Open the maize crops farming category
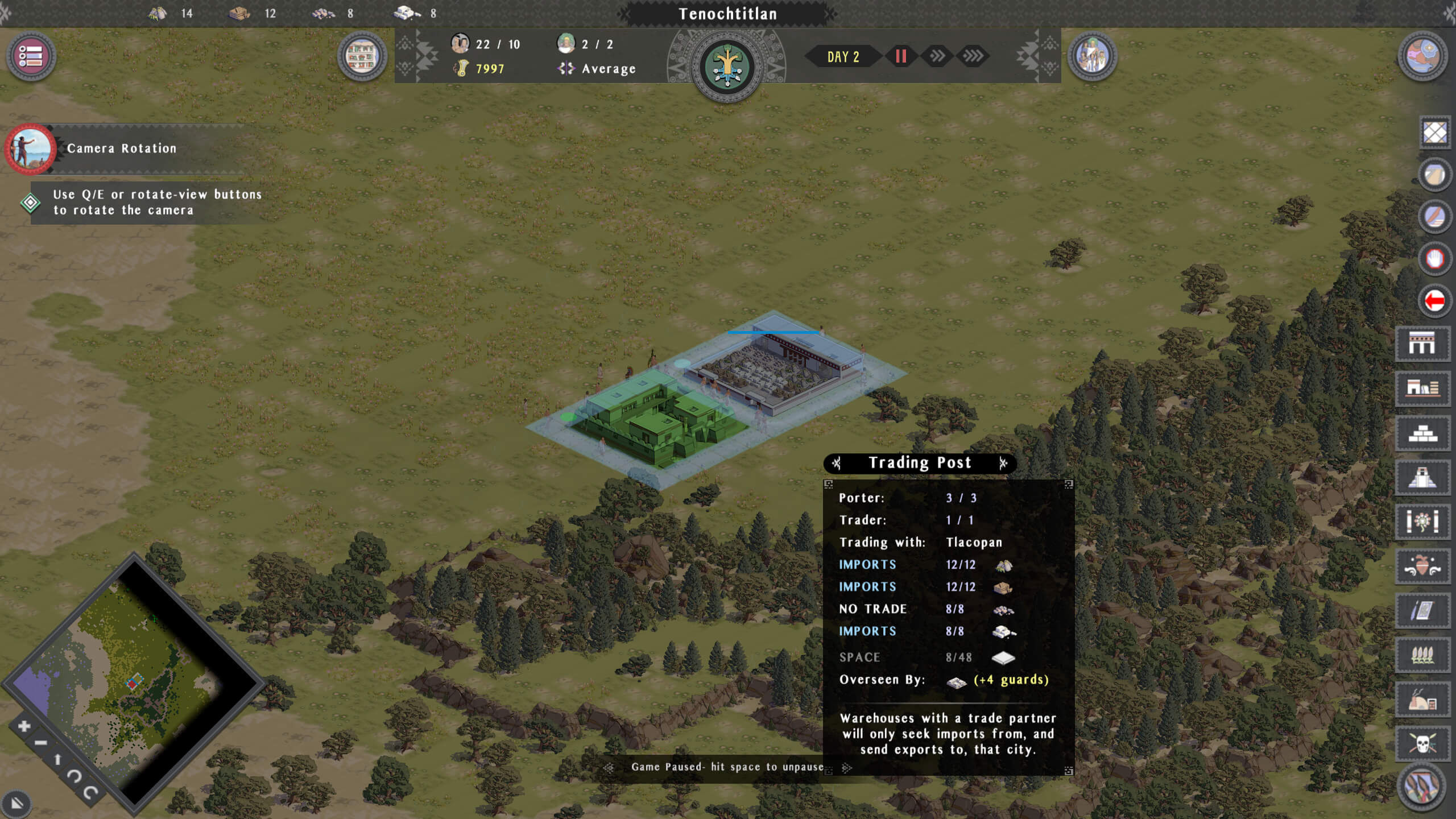This screenshot has height=819, width=1456. point(1422,655)
